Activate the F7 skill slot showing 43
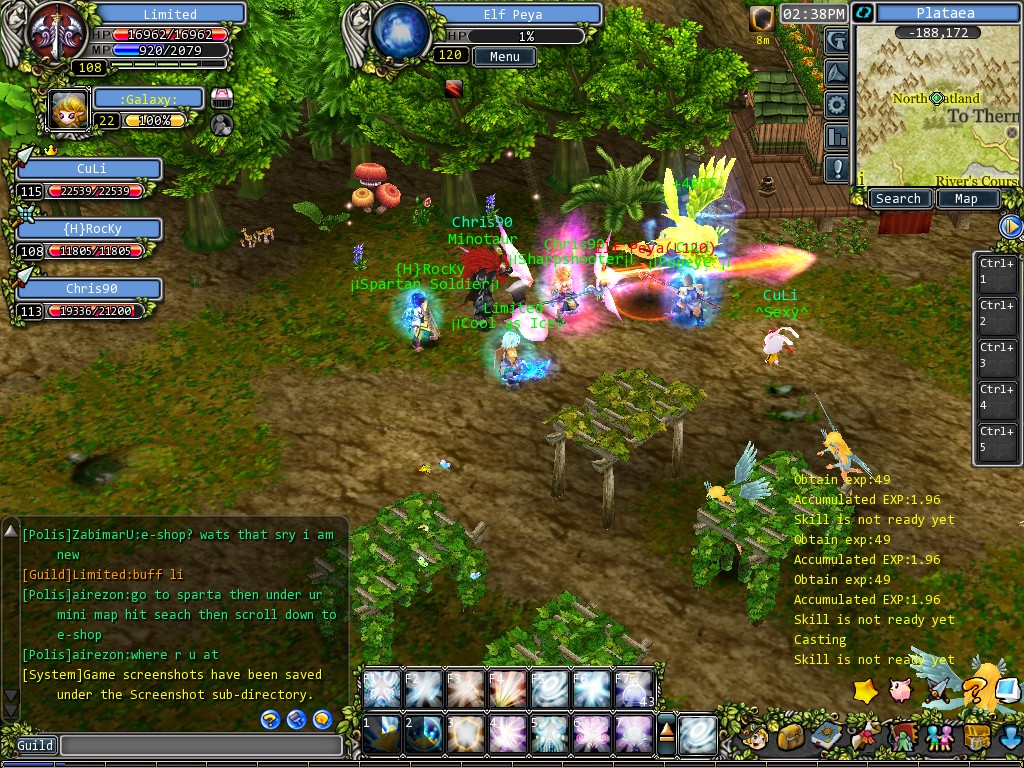1024x768 pixels. [633, 689]
